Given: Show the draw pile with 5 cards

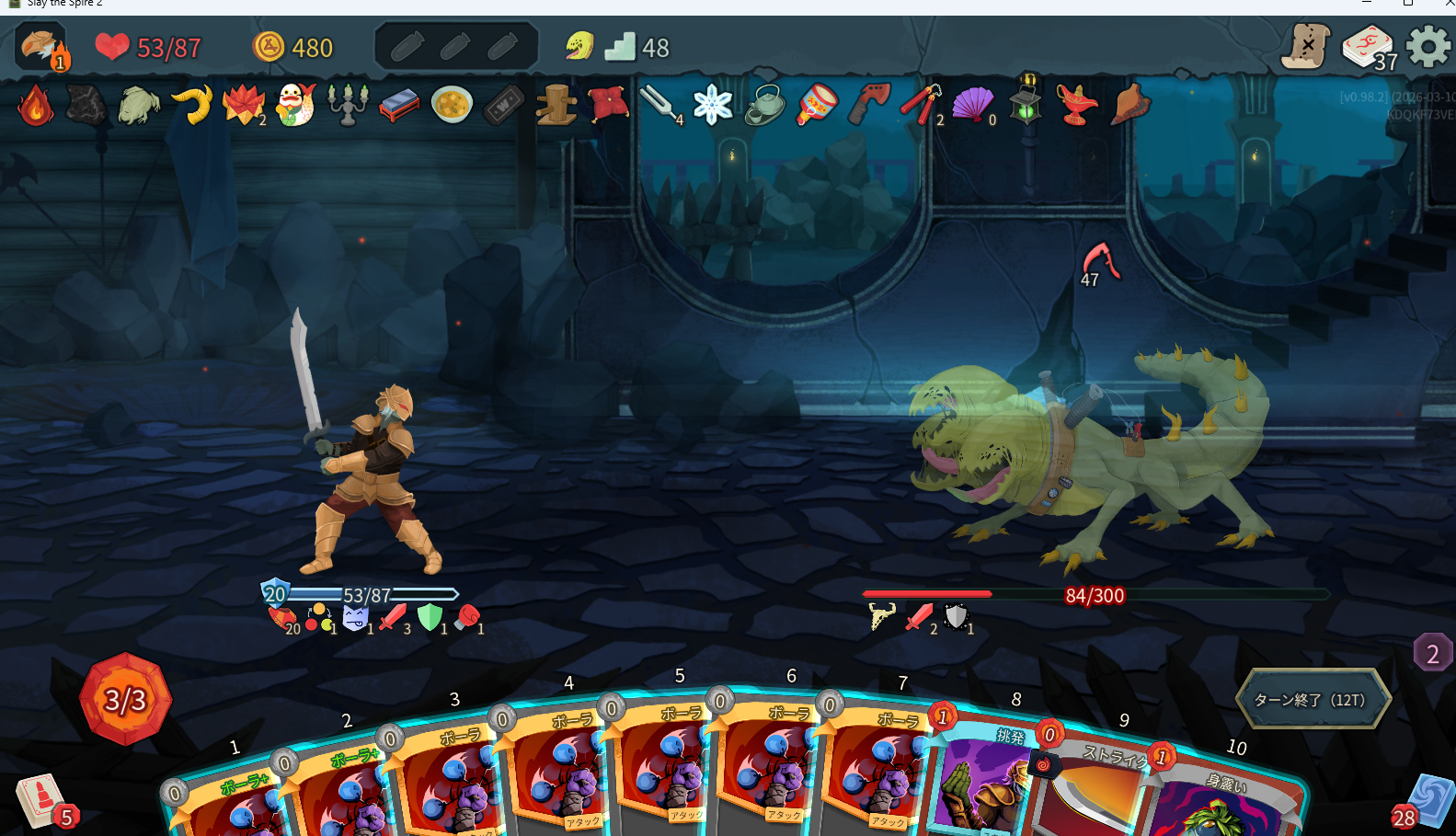Looking at the screenshot, I should coord(42,800).
